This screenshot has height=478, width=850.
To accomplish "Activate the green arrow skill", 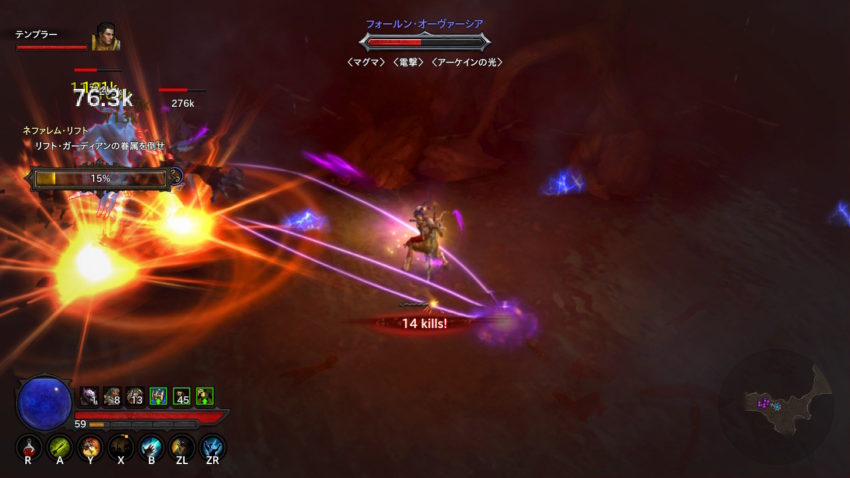I will [x=60, y=447].
